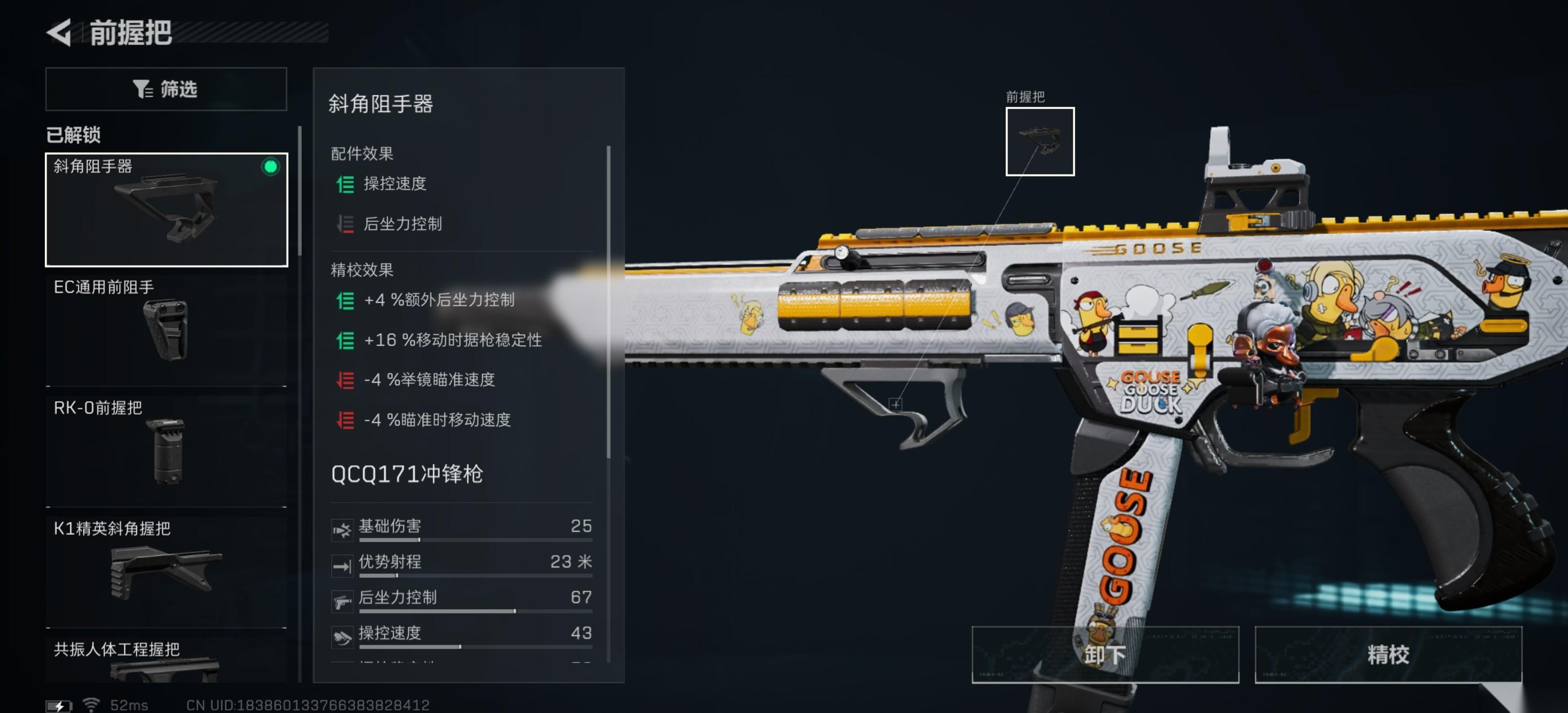Select the 斜角阻手器 attachment
The image size is (1568, 713).
[166, 209]
